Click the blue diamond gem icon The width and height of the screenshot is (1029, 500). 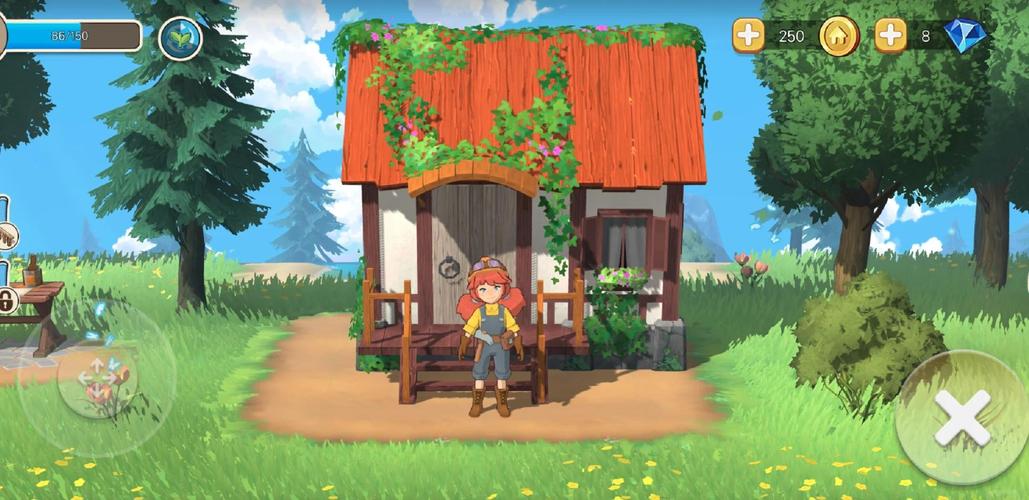point(964,36)
